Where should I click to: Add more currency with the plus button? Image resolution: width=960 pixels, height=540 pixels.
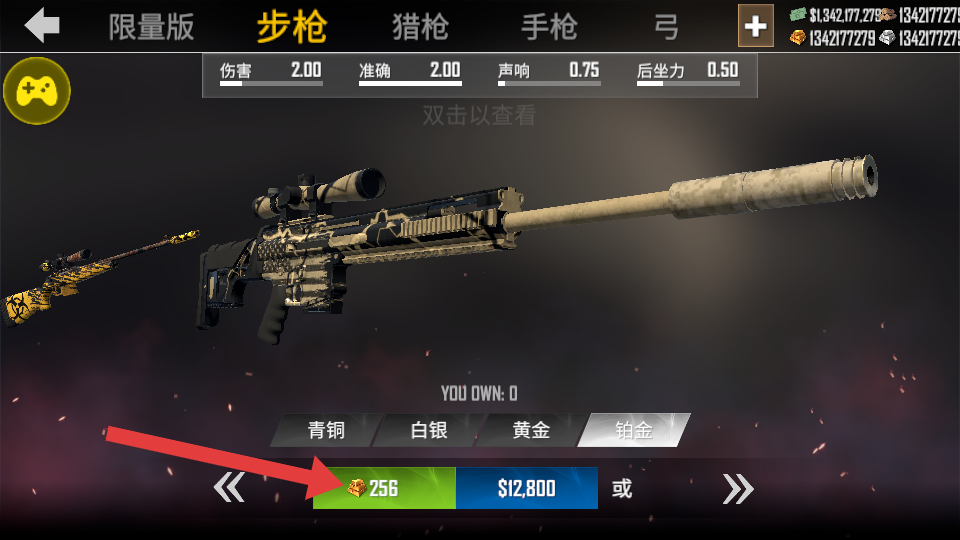point(756,26)
